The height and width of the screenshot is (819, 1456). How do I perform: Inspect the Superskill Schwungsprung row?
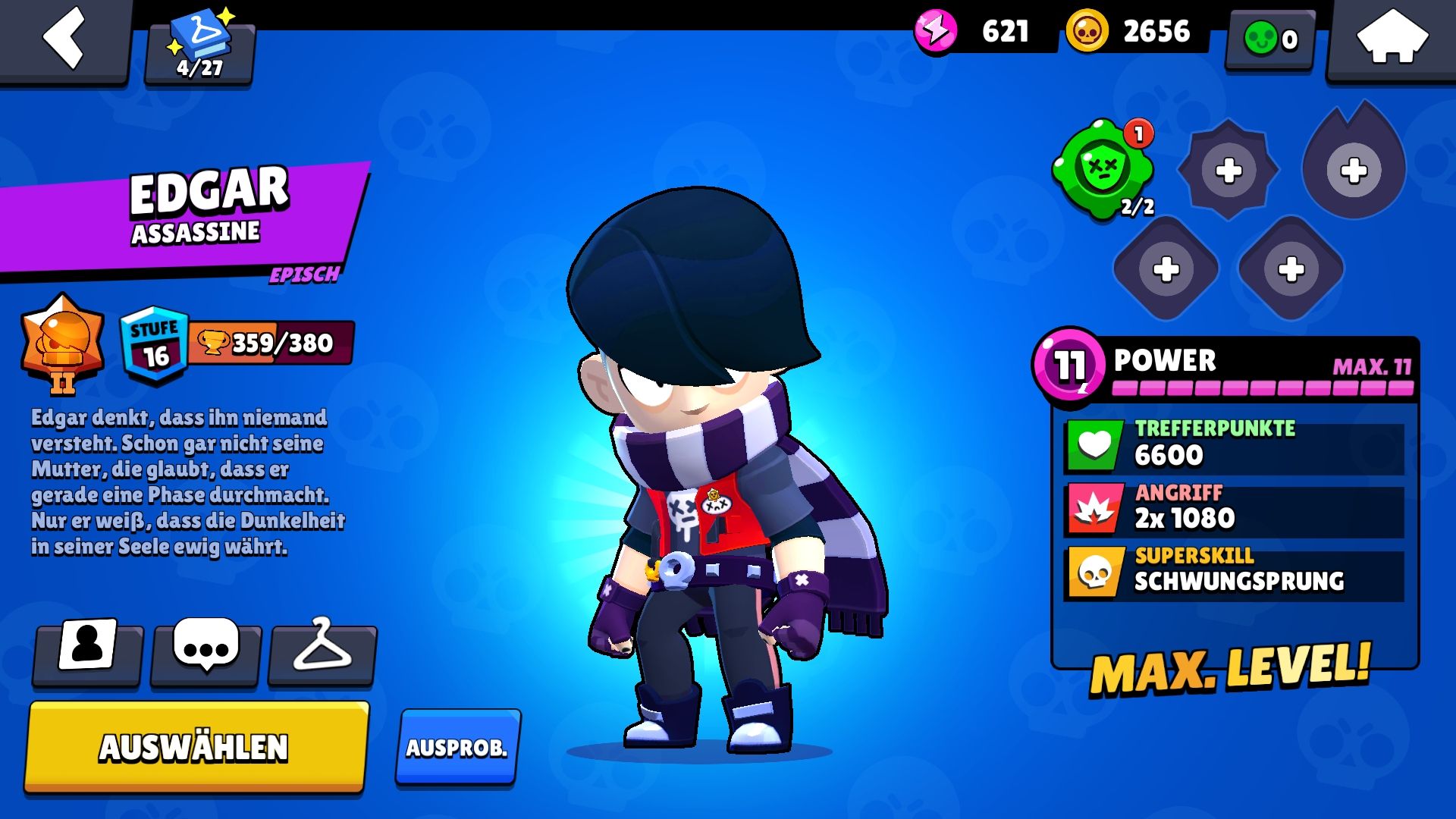click(1234, 570)
